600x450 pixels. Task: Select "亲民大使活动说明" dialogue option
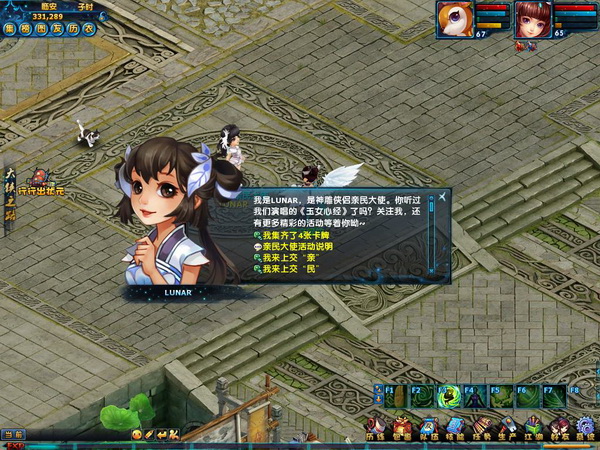point(297,246)
